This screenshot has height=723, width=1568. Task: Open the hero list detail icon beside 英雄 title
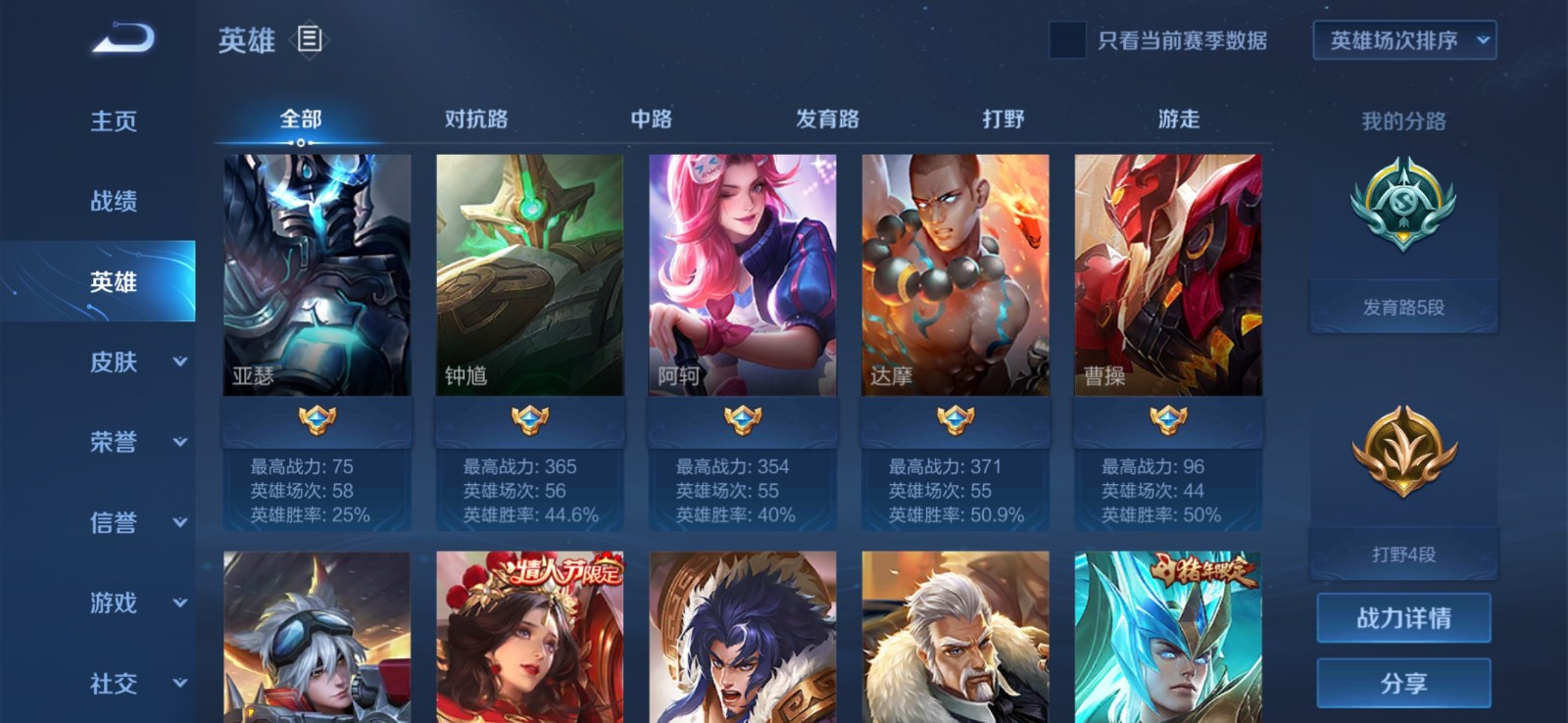309,40
